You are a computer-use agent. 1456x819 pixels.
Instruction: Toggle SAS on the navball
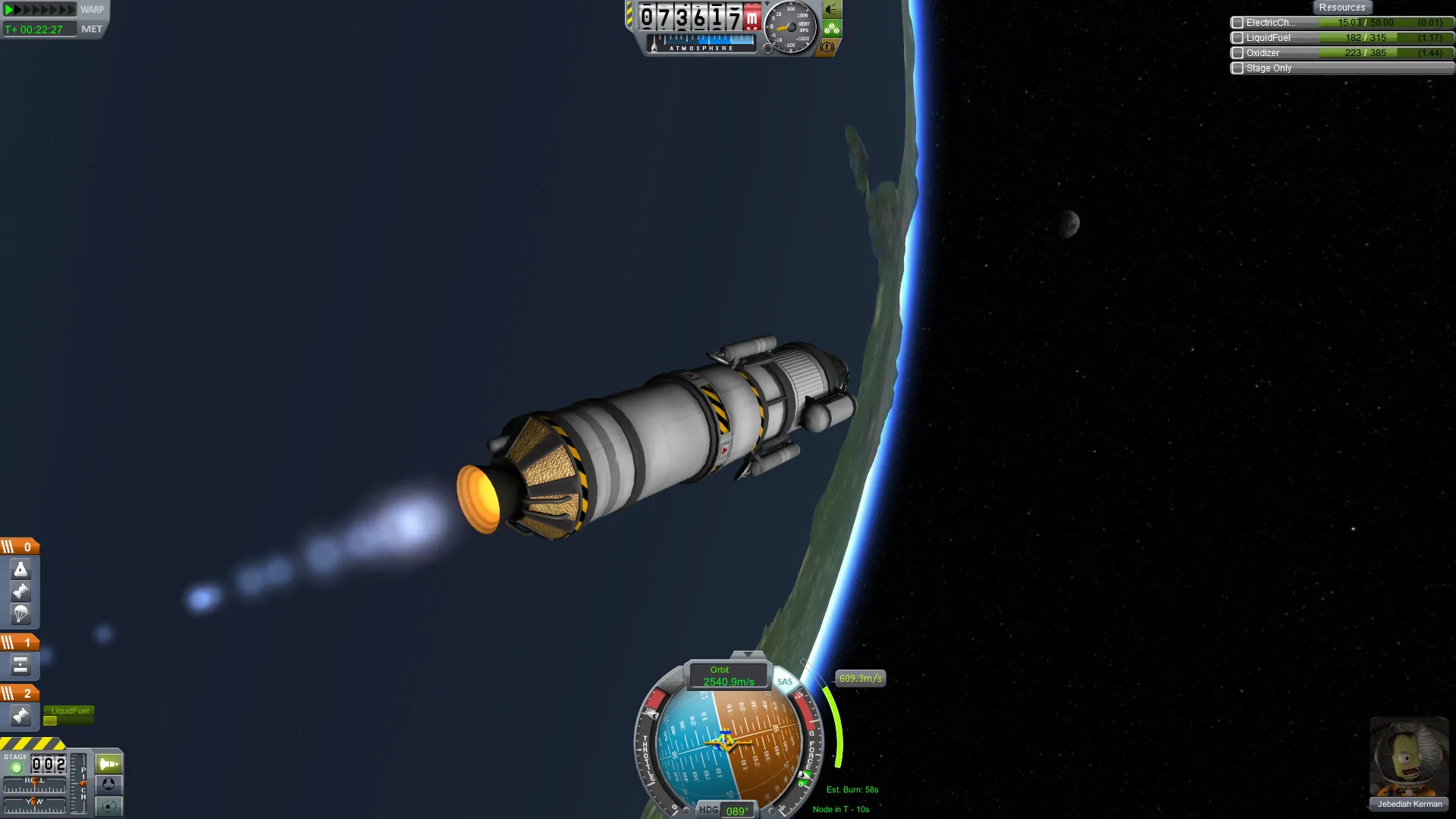coord(785,681)
